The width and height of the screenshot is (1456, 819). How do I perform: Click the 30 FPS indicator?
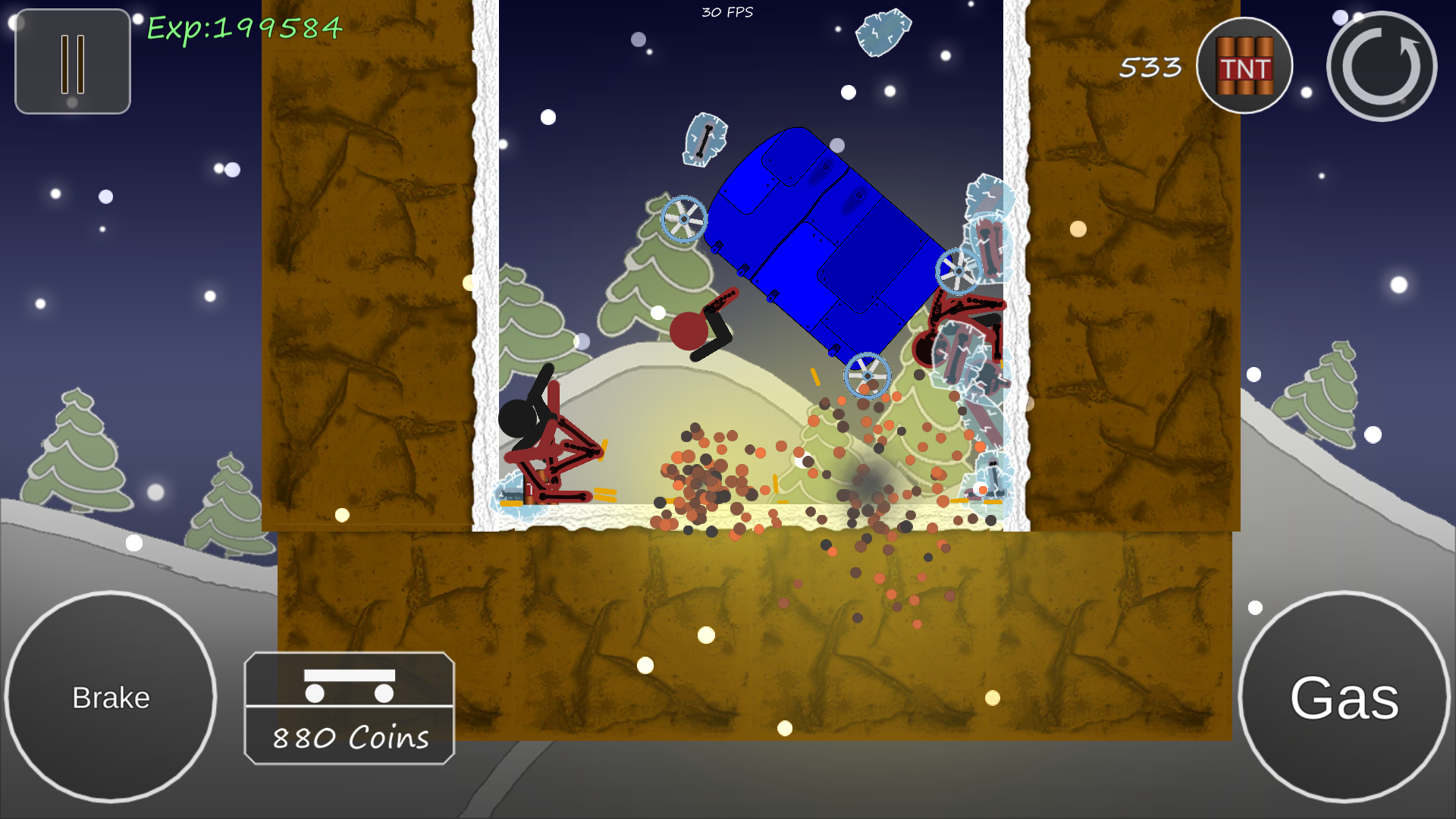(x=726, y=11)
